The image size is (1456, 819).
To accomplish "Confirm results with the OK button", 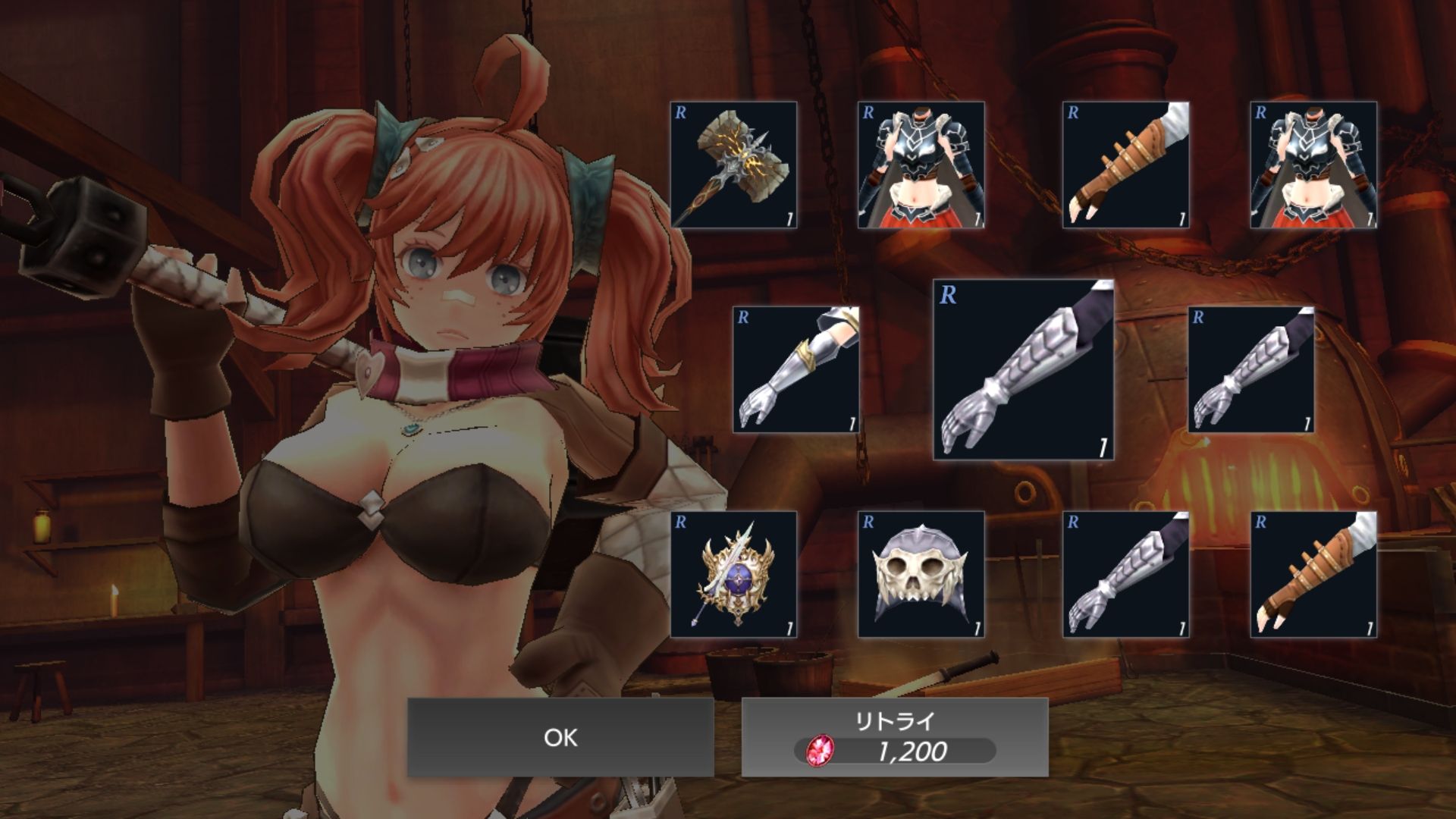I will pos(560,737).
